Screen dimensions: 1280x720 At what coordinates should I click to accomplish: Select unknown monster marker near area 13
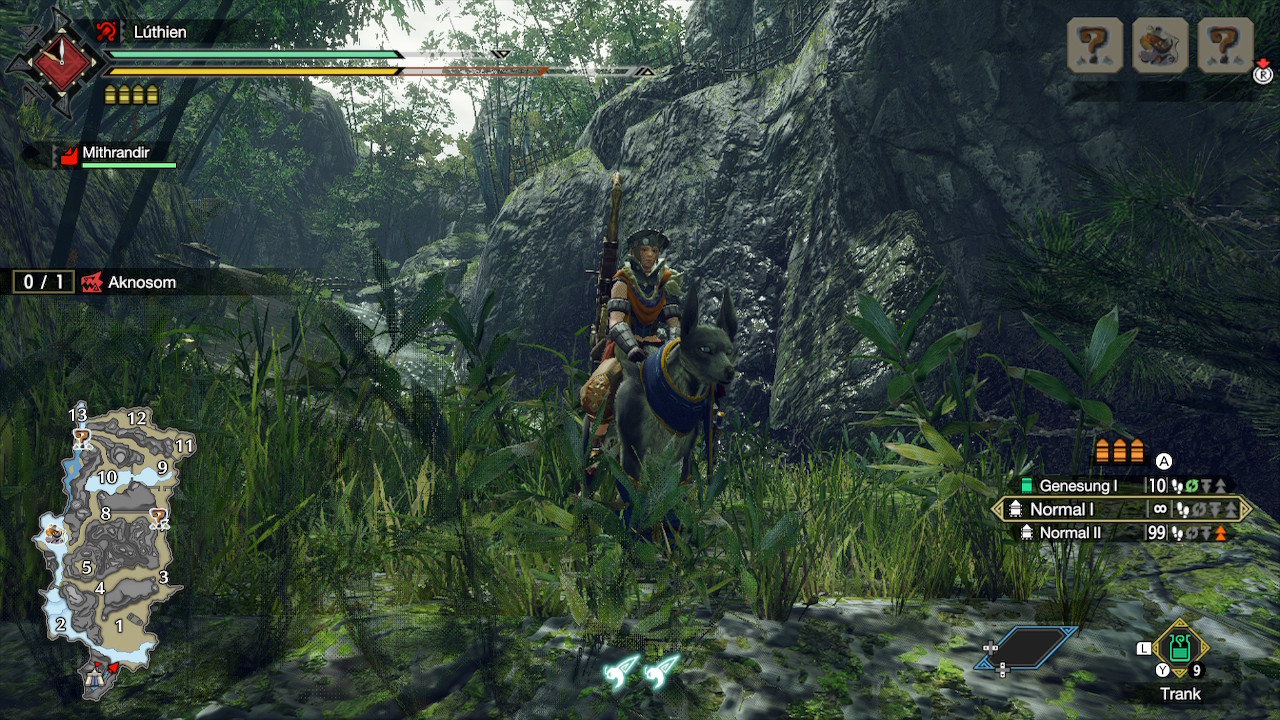click(x=82, y=437)
